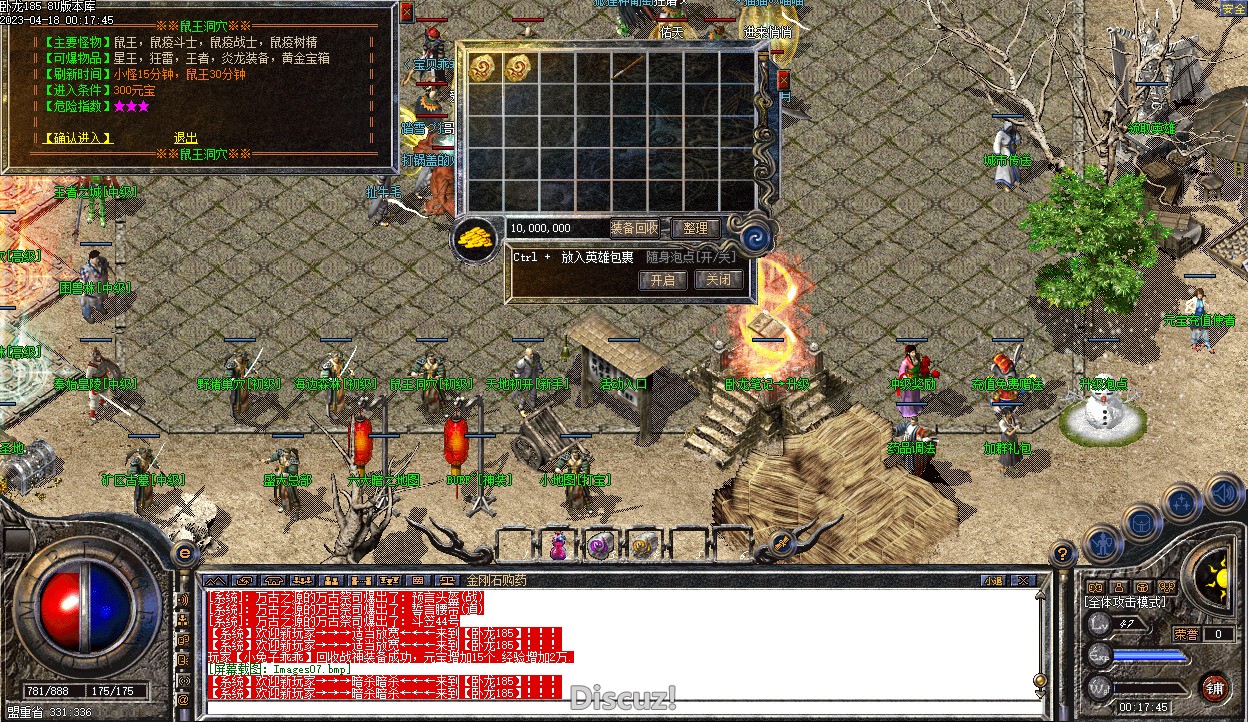The image size is (1248, 722).
Task: Toggle the speaker sound button
Action: [x=1222, y=493]
